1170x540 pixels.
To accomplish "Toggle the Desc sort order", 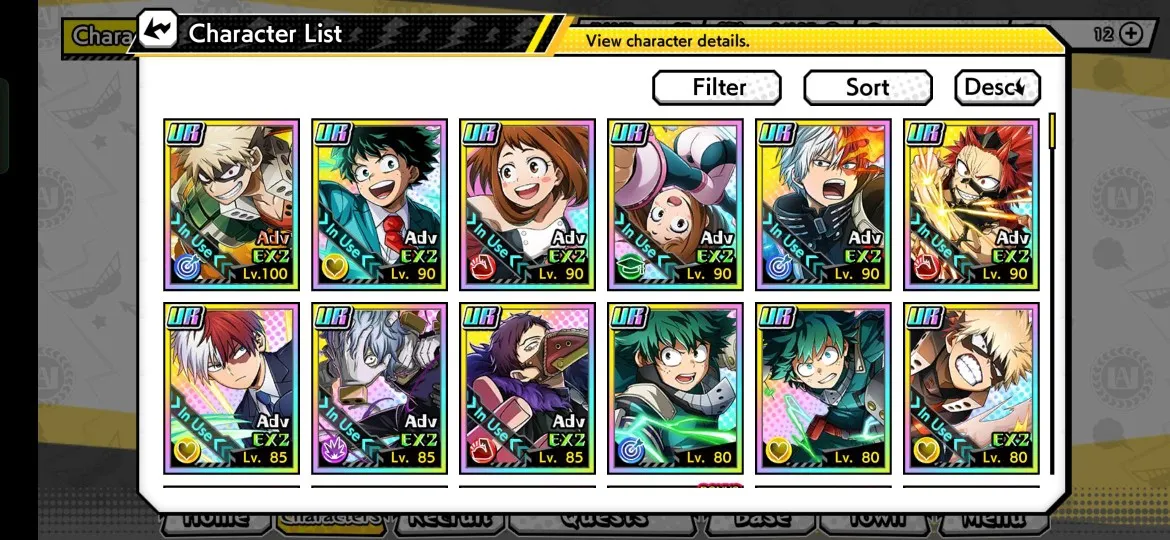I will 997,88.
